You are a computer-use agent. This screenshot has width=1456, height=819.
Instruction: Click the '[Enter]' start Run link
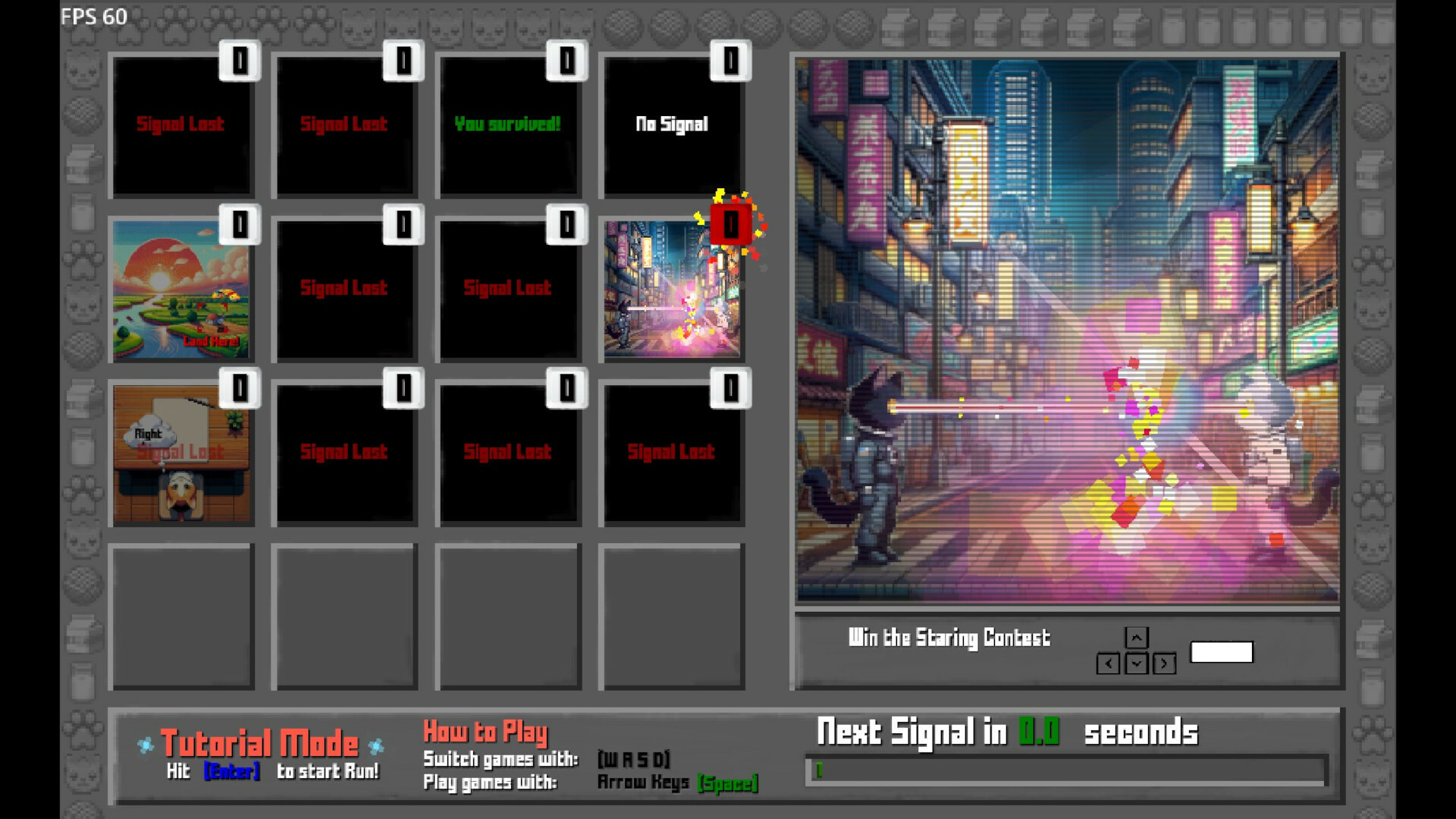(x=233, y=770)
